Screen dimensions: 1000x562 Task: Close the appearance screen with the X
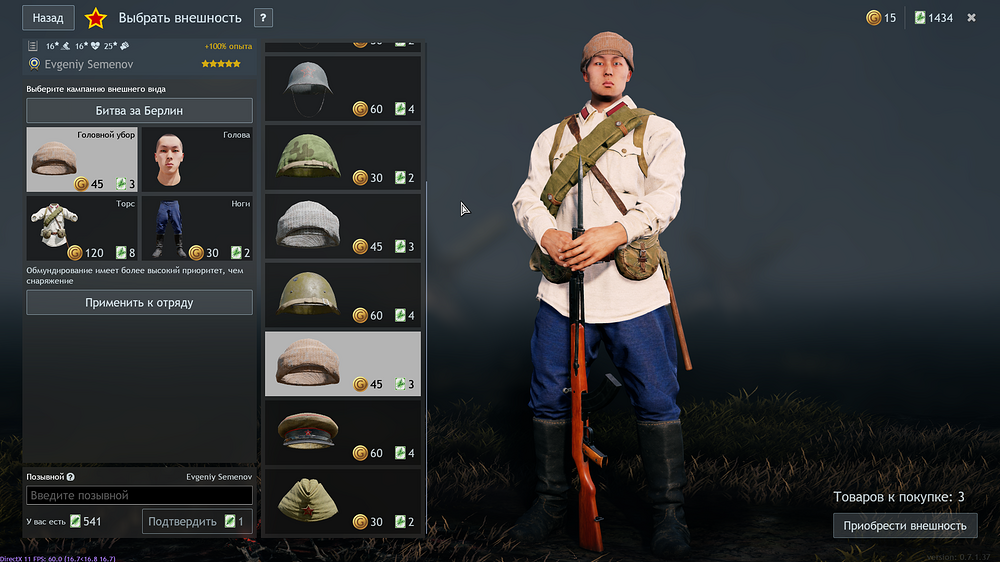pos(971,18)
